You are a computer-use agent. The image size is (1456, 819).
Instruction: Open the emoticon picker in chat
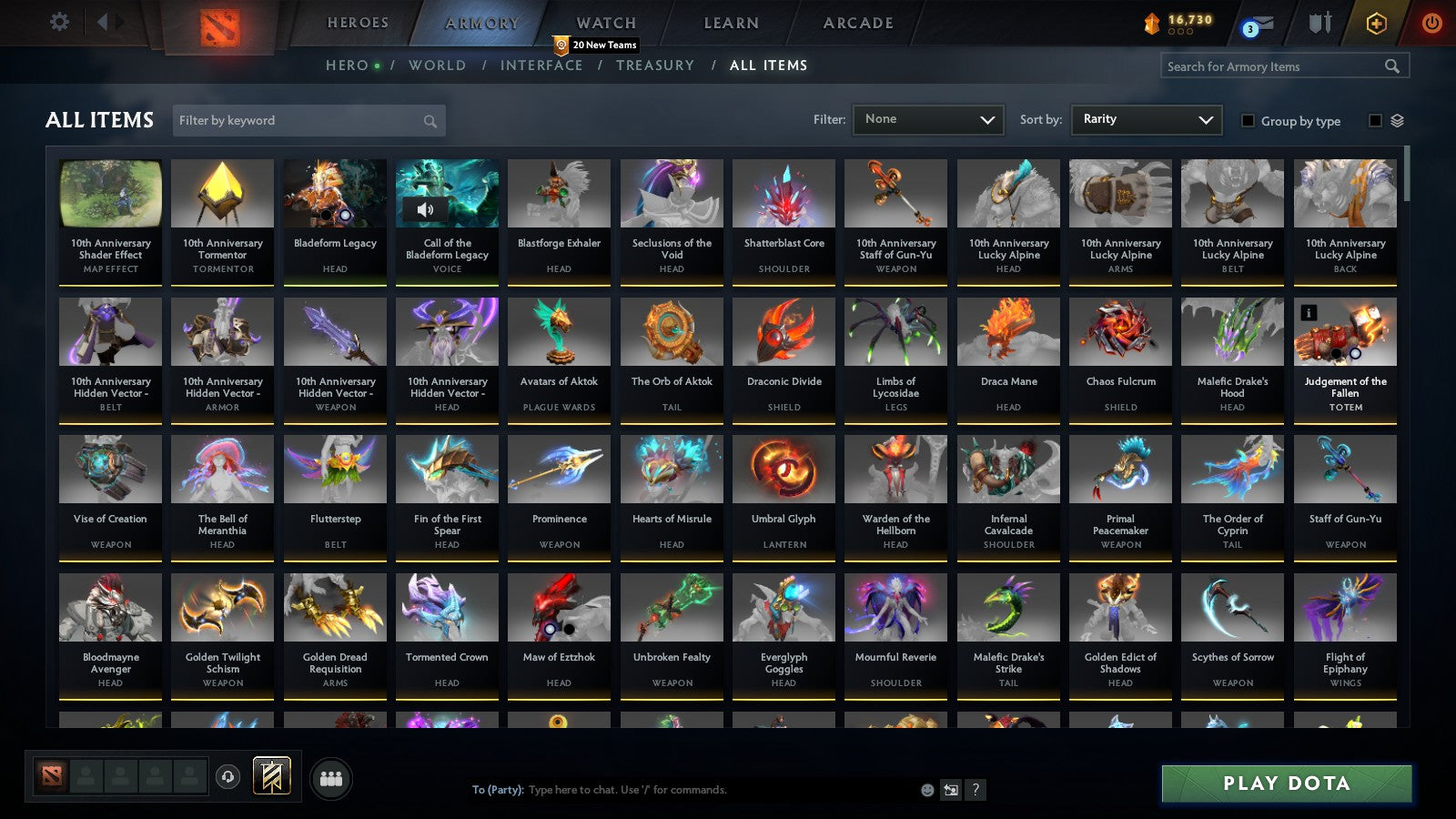pyautogui.click(x=926, y=790)
